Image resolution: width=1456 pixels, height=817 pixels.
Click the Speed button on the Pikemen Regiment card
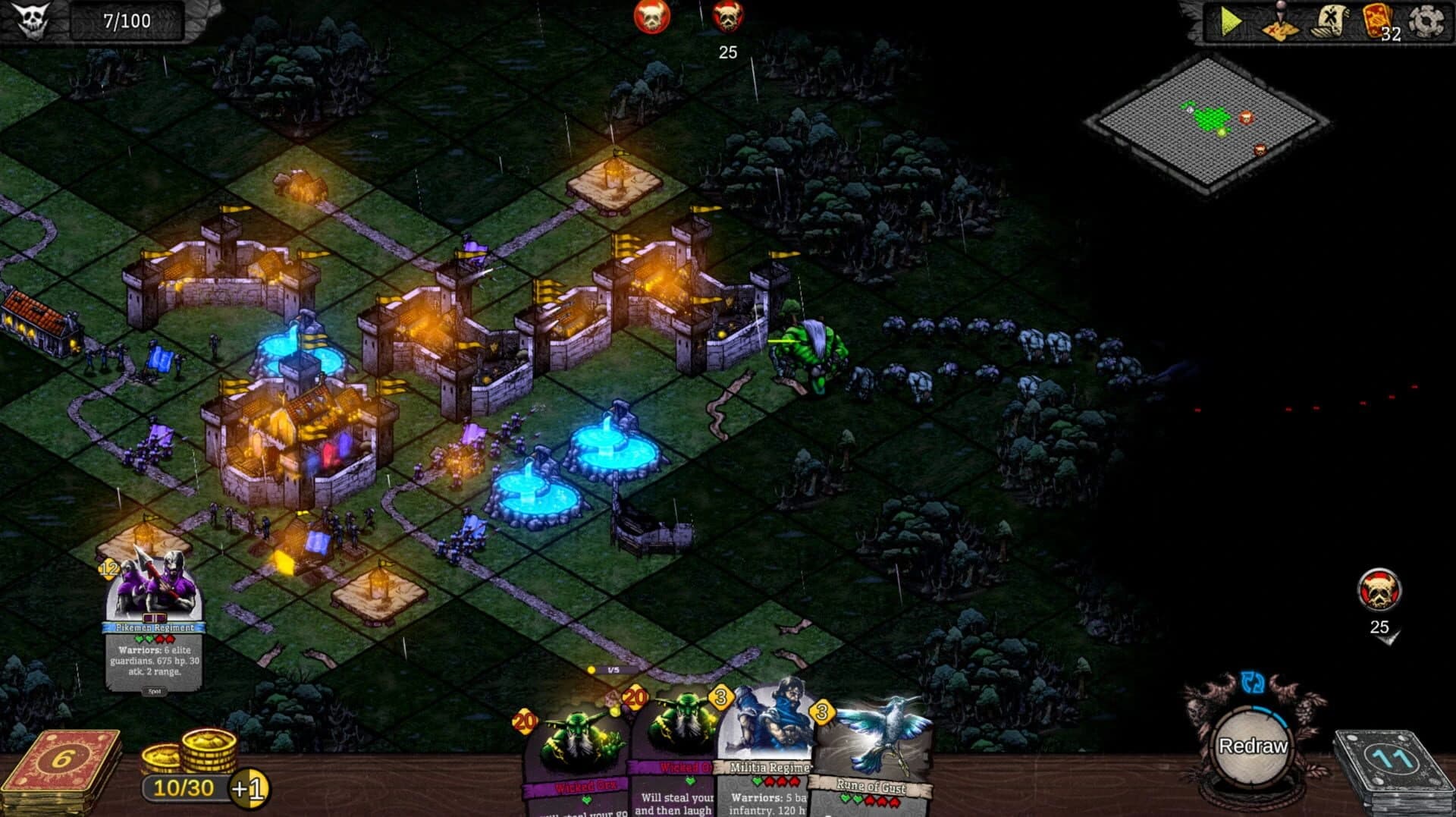pyautogui.click(x=155, y=691)
